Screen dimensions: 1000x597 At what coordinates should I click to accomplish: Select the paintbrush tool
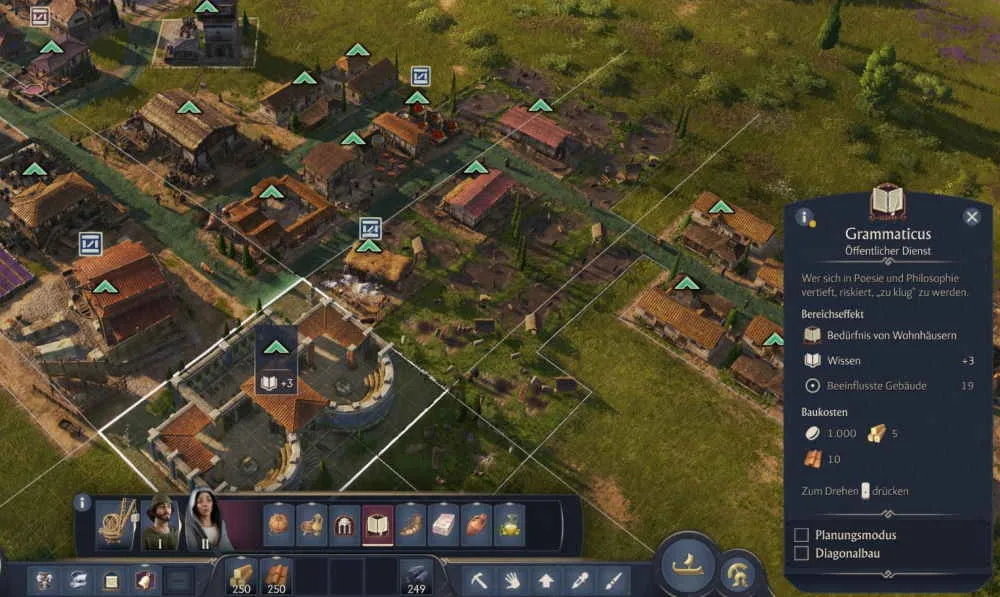612,579
